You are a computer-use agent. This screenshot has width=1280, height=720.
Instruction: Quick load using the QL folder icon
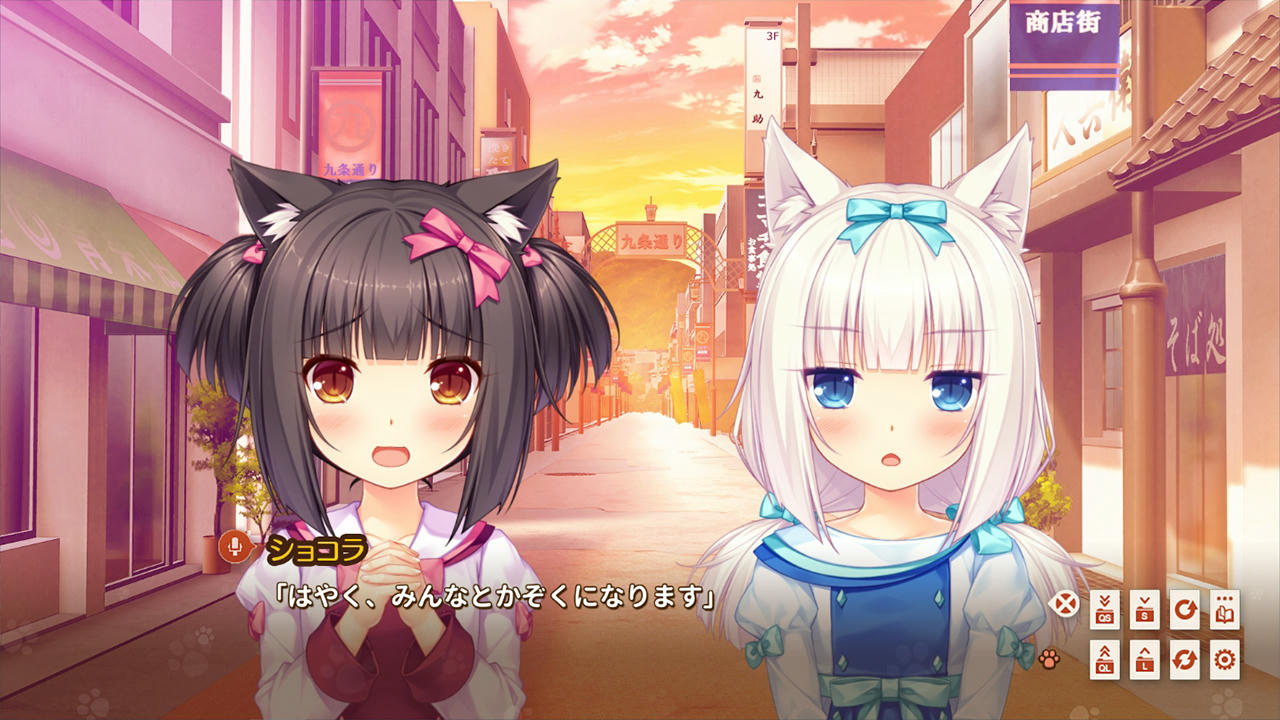(1105, 660)
